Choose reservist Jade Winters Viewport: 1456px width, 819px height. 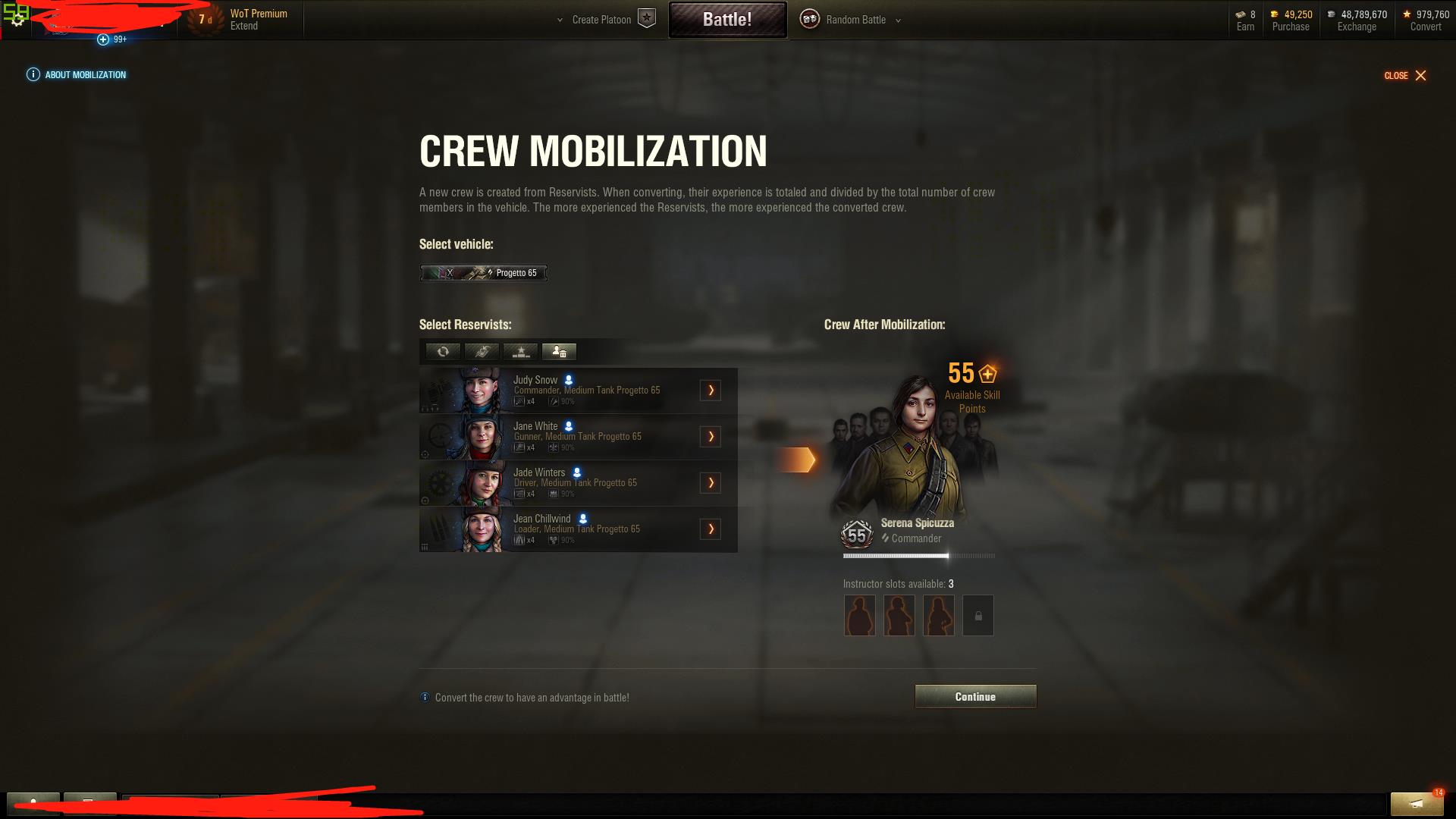pos(561,482)
